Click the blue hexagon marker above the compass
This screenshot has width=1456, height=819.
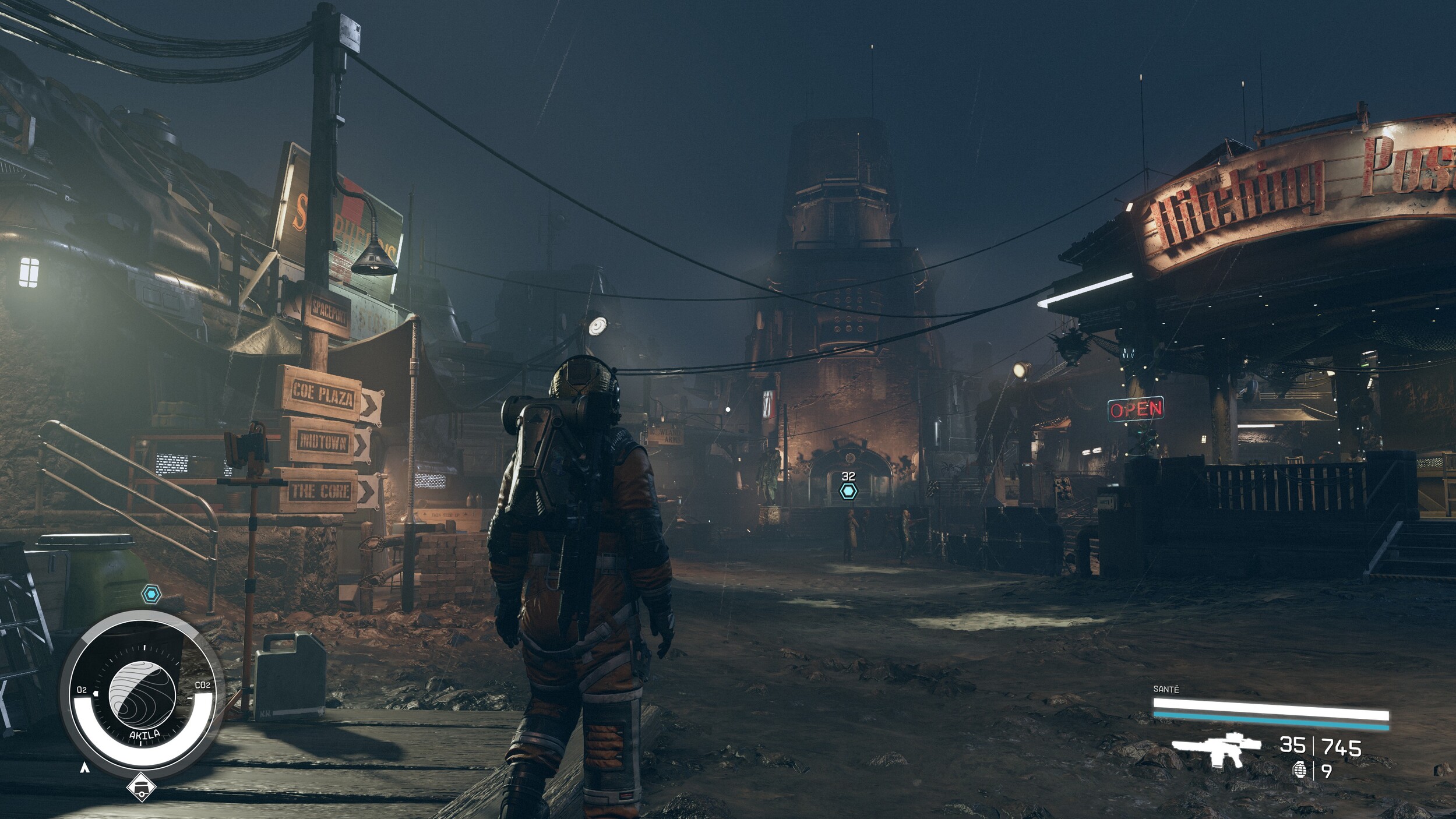coord(151,595)
